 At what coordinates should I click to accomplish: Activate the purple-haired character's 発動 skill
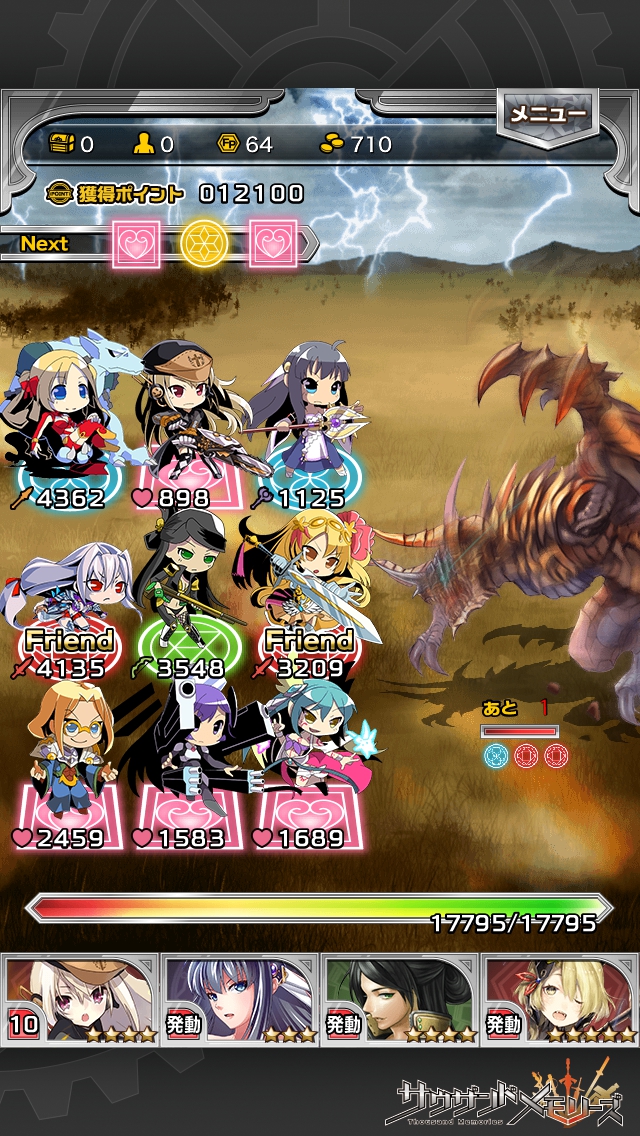240,998
